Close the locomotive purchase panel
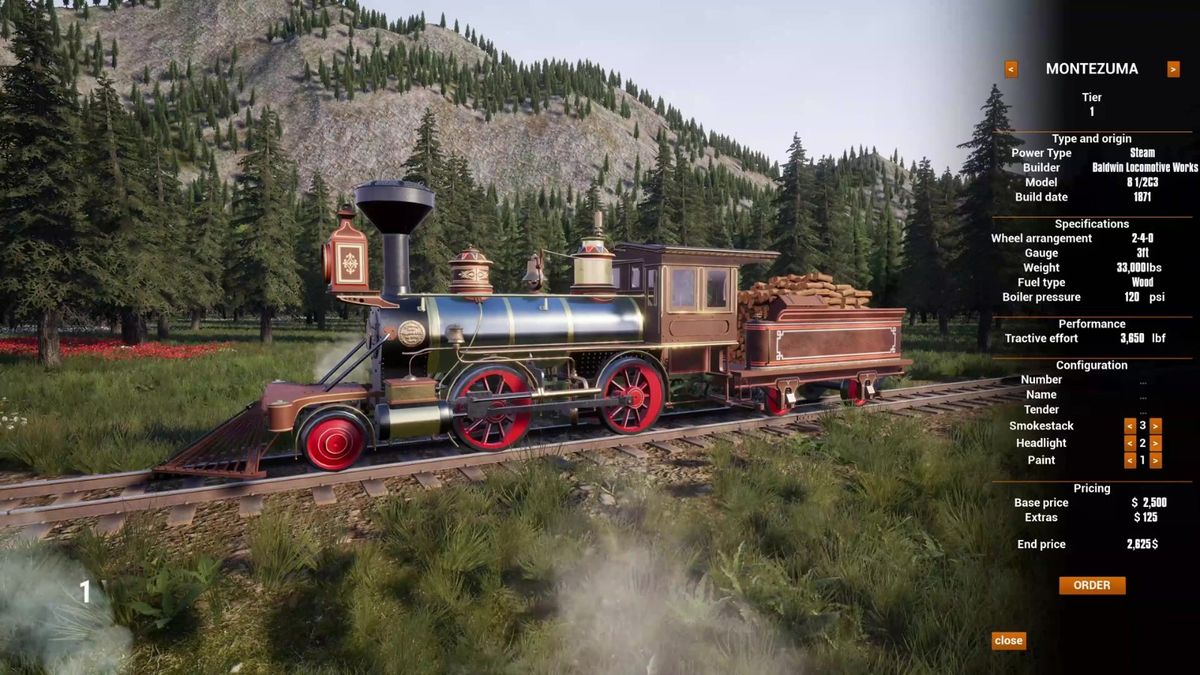 [1008, 640]
